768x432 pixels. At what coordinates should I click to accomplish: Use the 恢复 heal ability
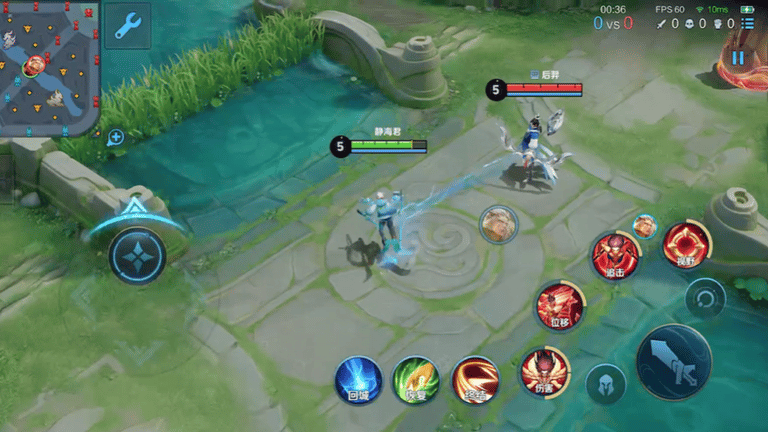416,379
